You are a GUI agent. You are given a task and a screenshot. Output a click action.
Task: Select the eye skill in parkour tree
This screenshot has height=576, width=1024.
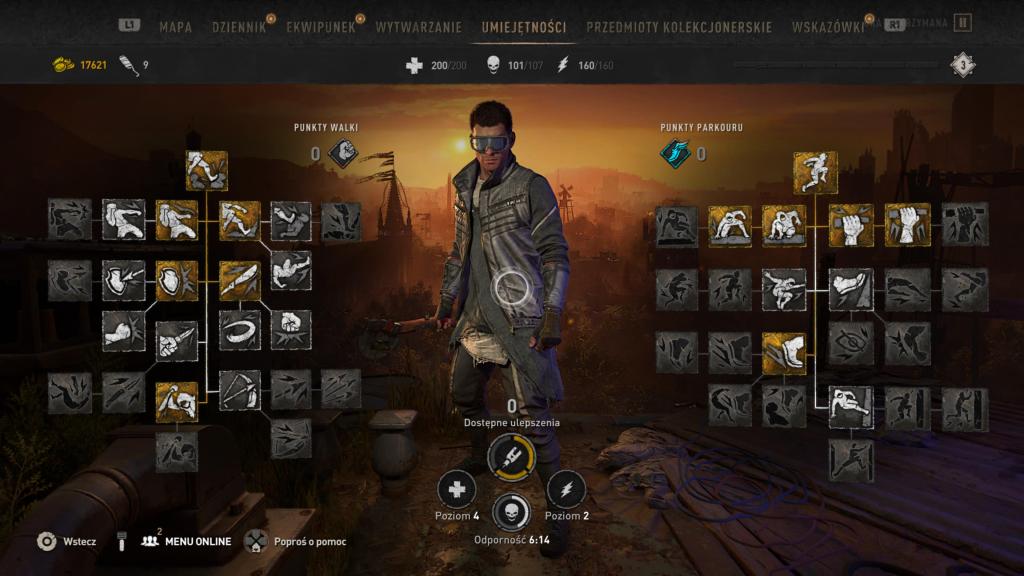pos(850,343)
